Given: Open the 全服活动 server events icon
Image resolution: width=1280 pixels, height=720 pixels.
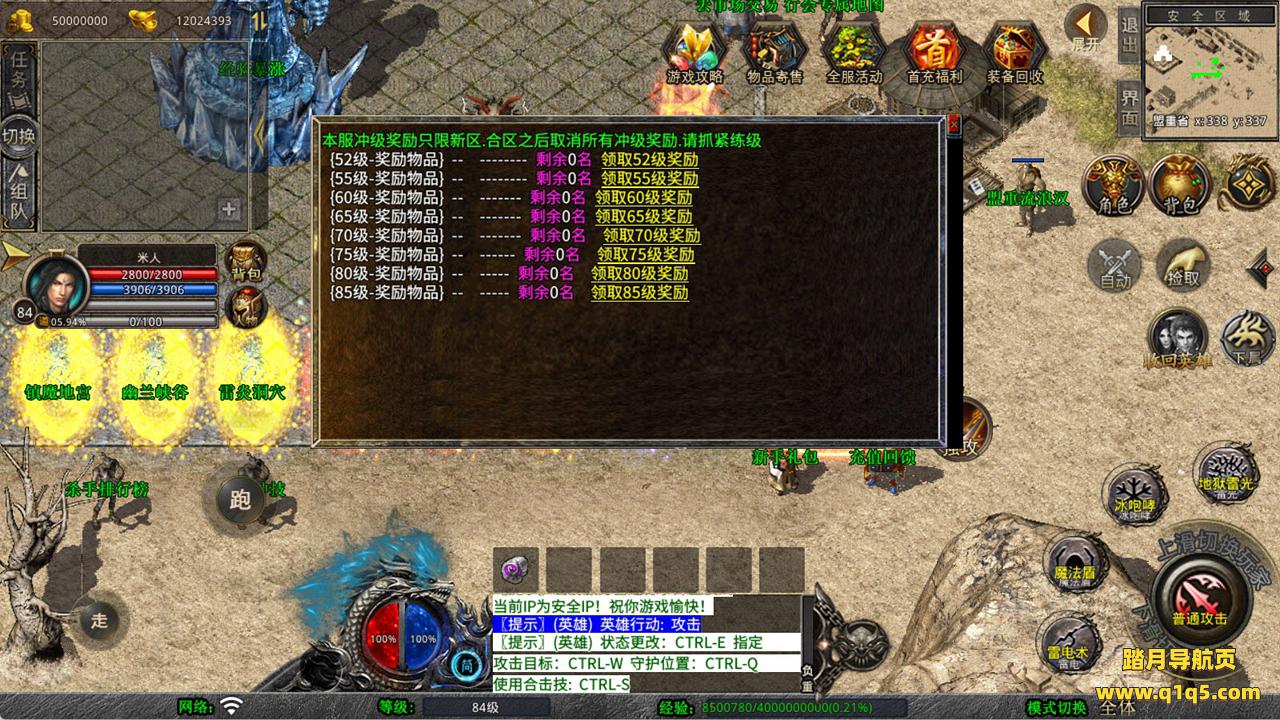Looking at the screenshot, I should pos(854,53).
